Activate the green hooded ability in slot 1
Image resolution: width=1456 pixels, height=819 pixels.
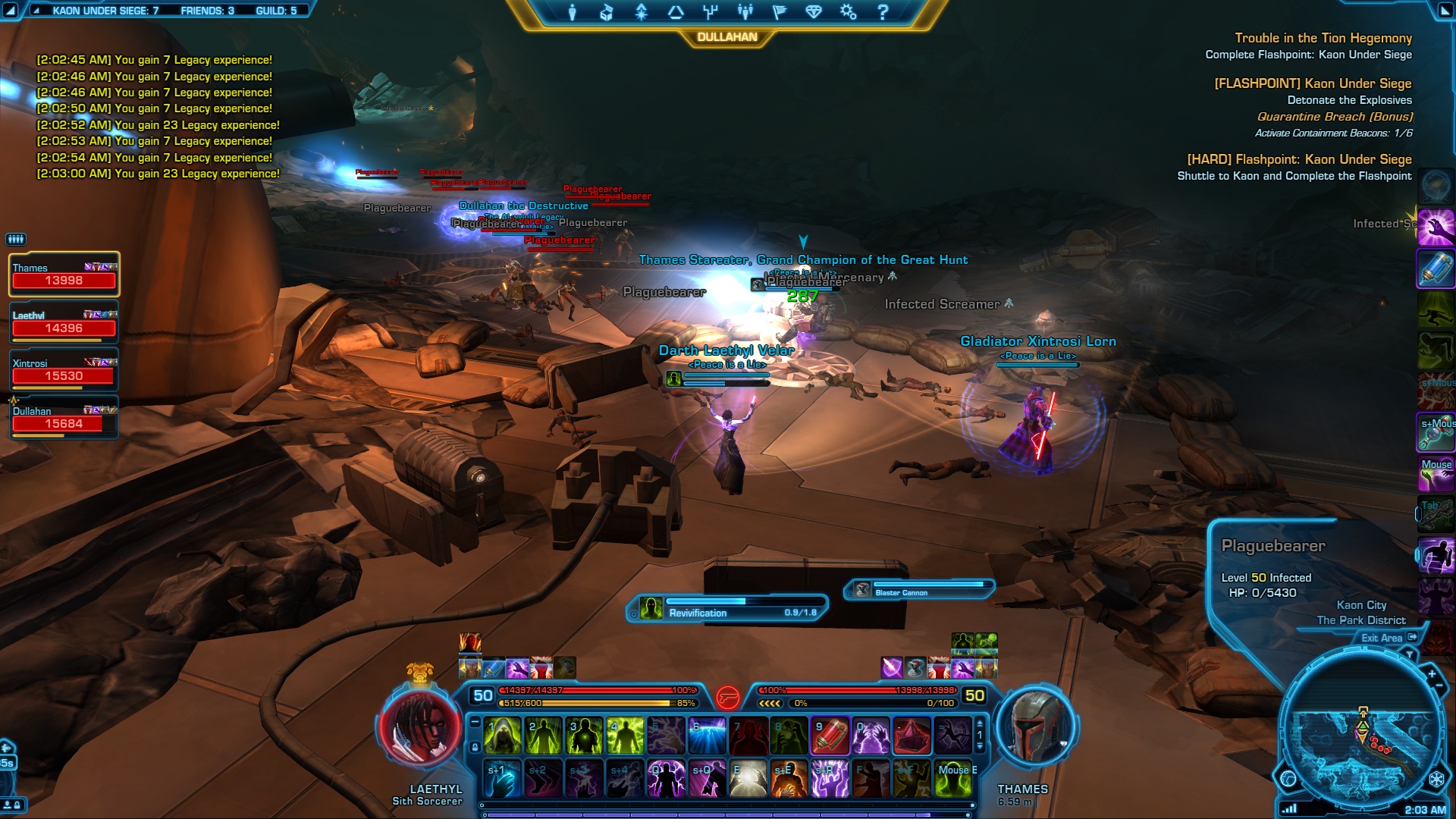(502, 736)
